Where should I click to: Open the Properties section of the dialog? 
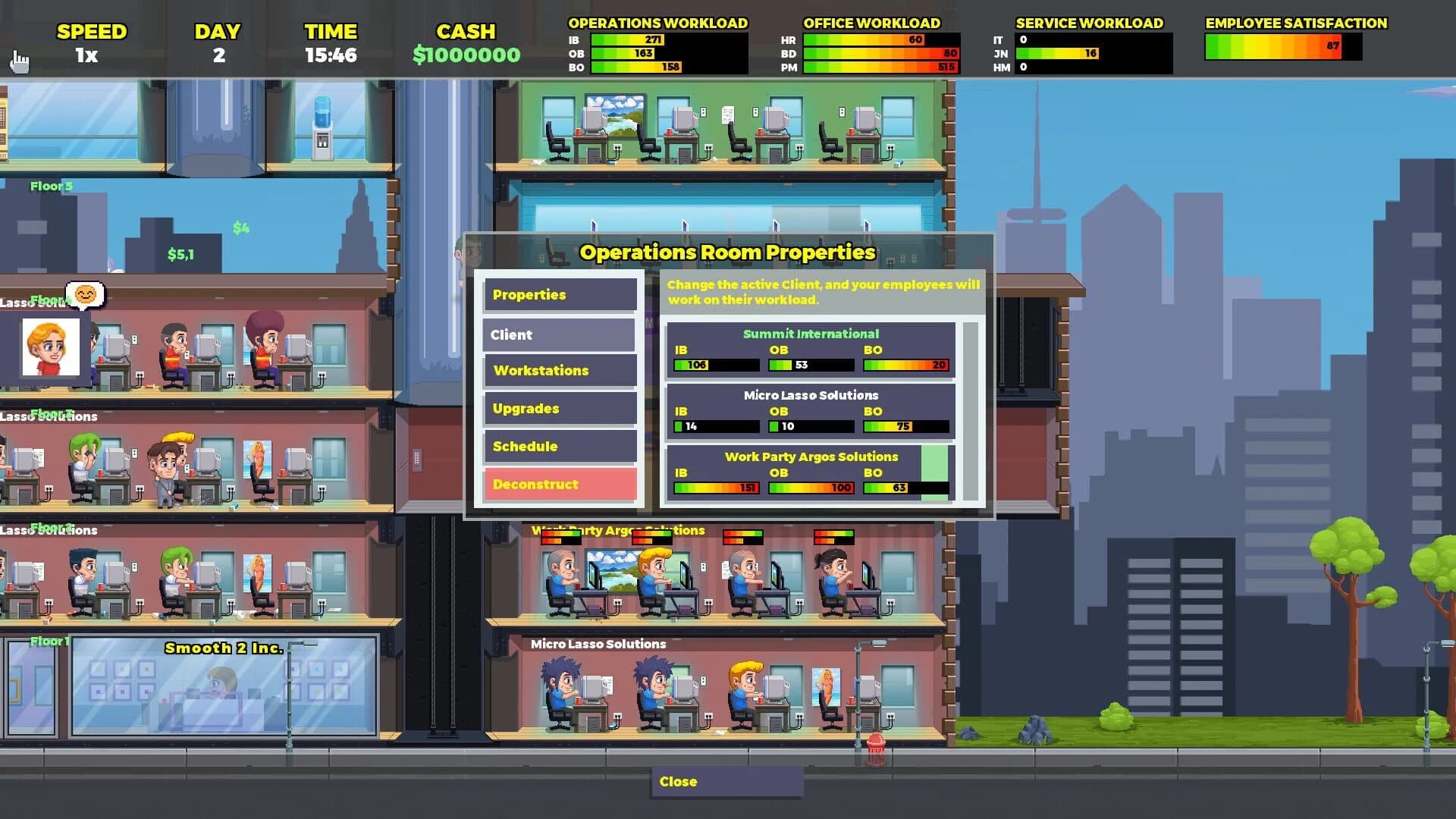click(x=559, y=295)
